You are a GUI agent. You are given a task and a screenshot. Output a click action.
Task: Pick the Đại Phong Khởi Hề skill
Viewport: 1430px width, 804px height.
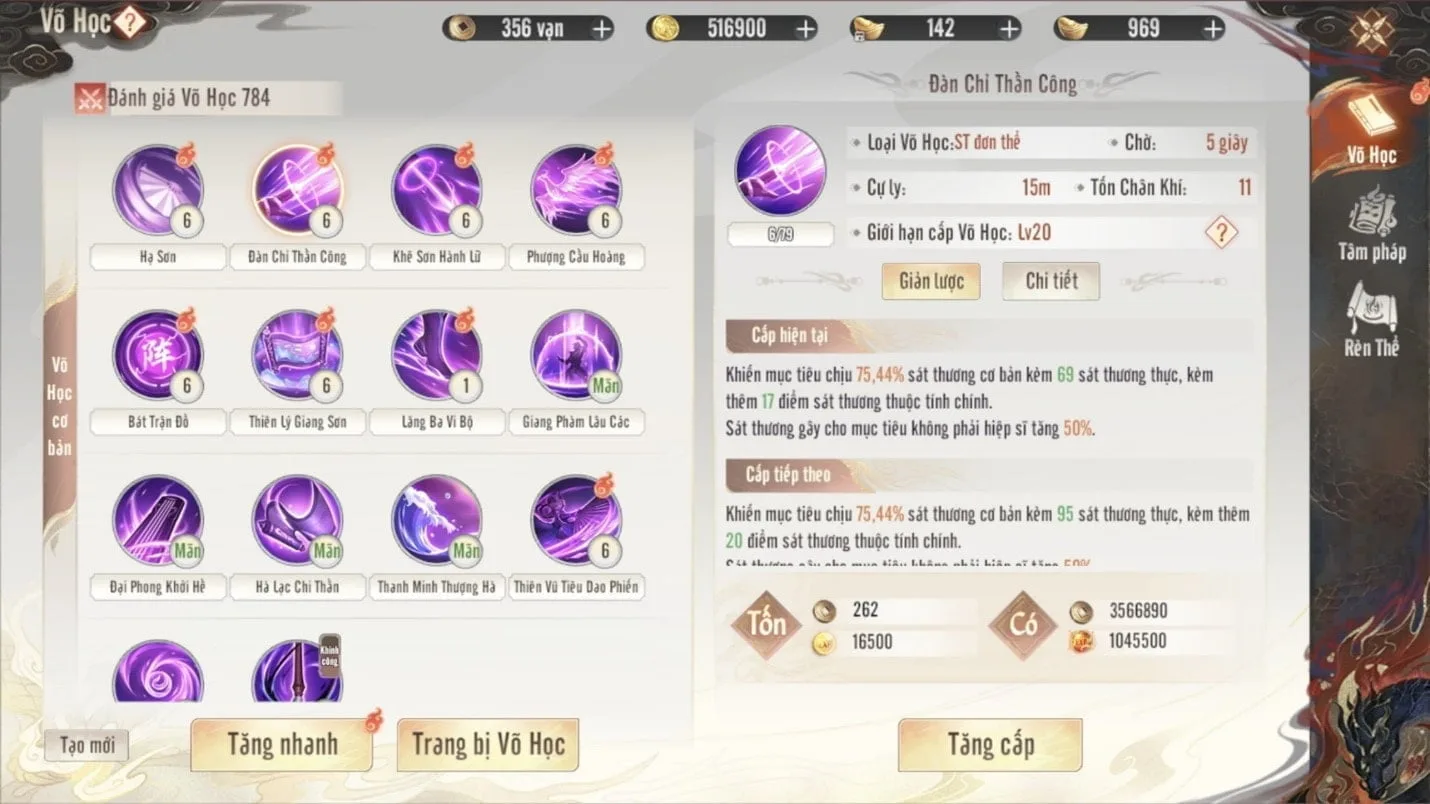157,520
